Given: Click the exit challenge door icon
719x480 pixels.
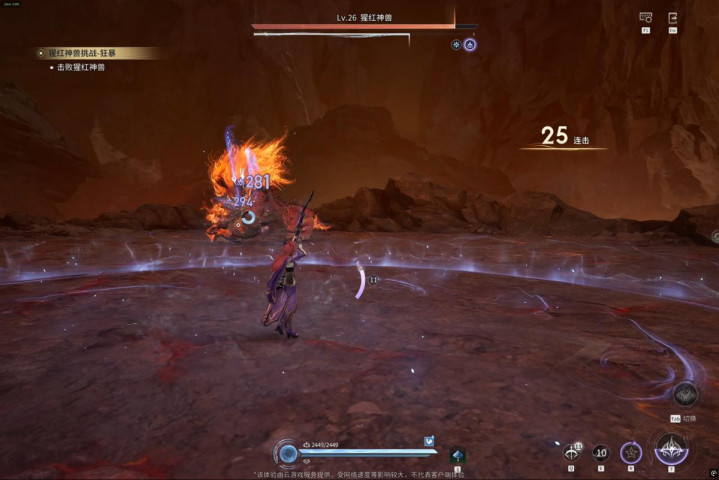Looking at the screenshot, I should pos(673,18).
